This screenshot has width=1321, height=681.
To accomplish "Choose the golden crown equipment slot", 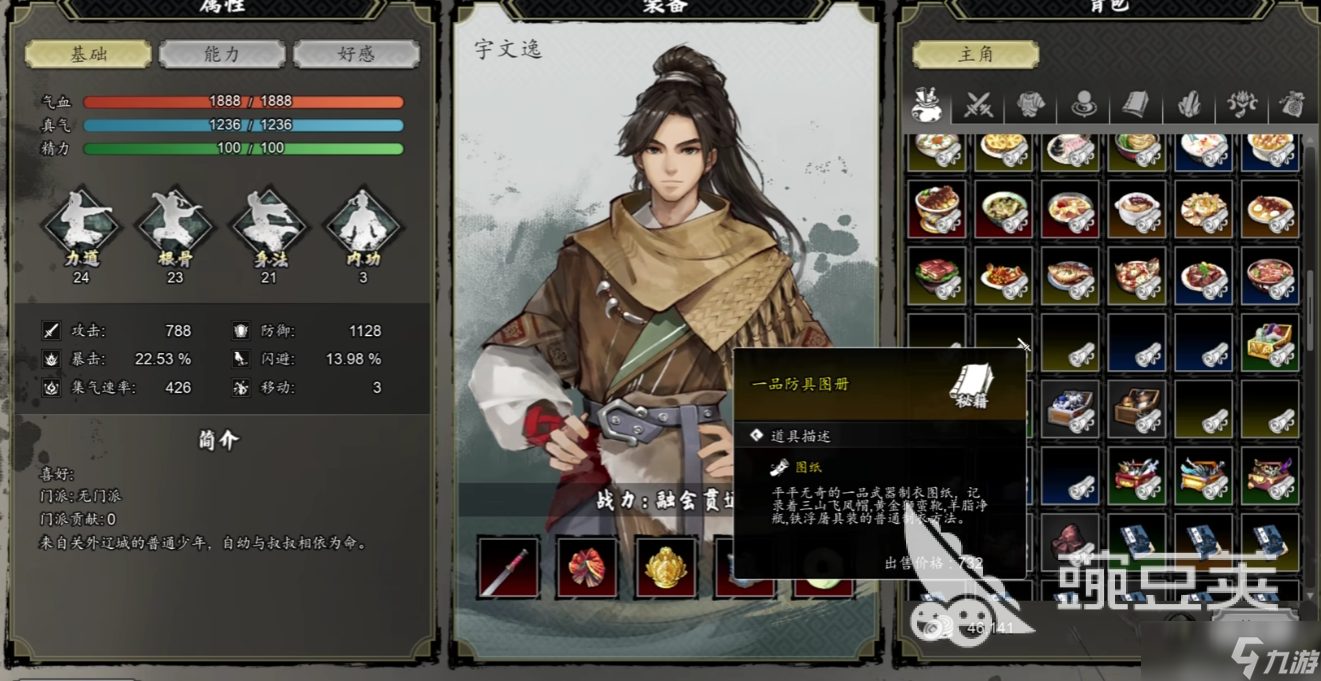I will click(666, 567).
